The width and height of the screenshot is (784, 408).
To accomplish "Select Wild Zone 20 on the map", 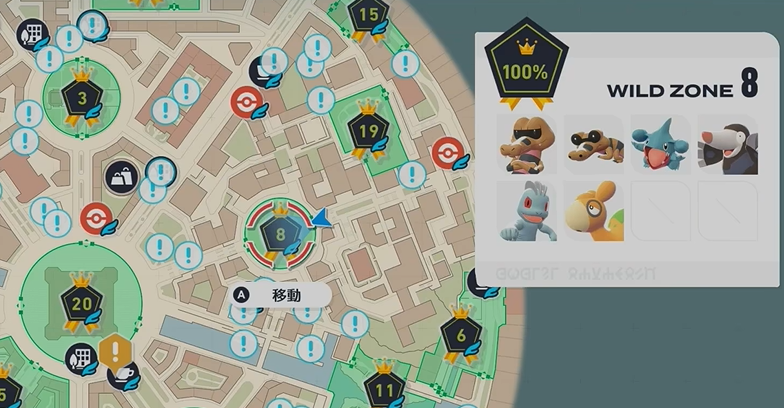I will (x=80, y=303).
